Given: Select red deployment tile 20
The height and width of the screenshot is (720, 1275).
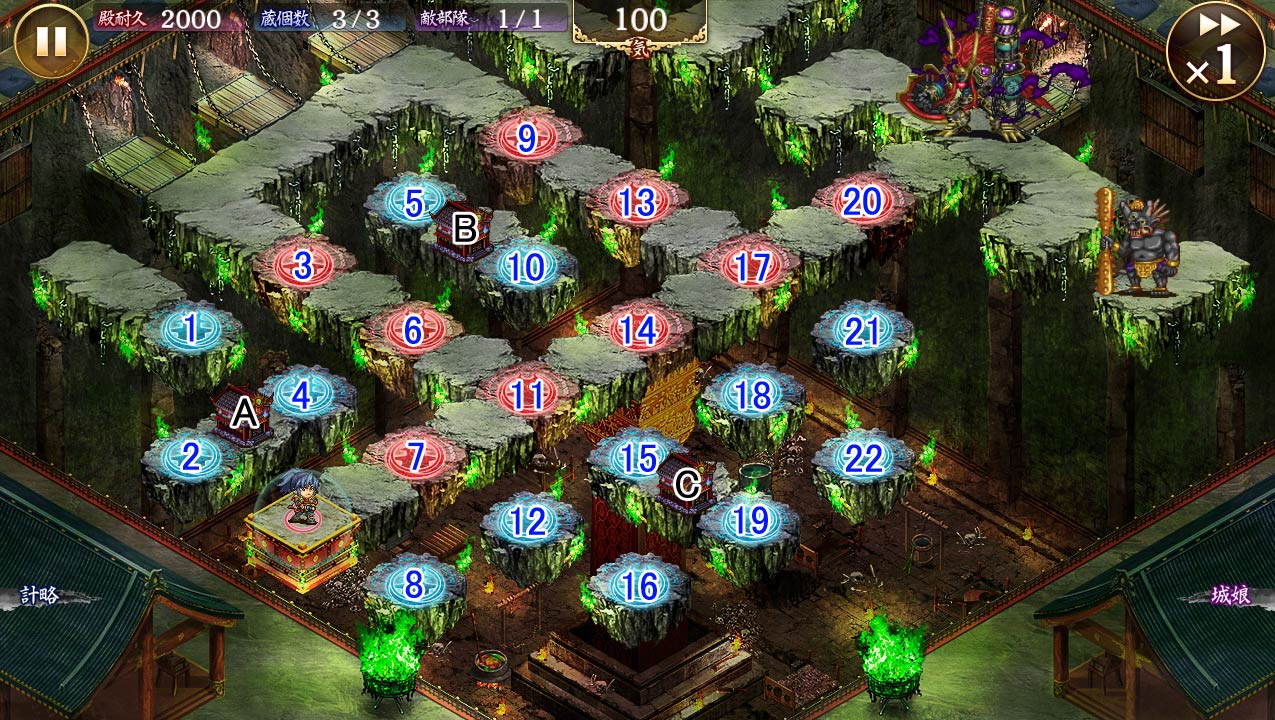Looking at the screenshot, I should (x=862, y=202).
